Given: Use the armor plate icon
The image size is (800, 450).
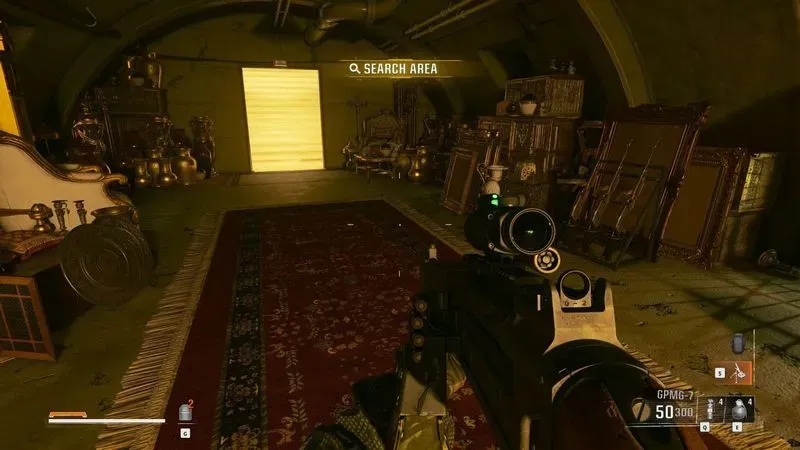Looking at the screenshot, I should coord(185,412).
